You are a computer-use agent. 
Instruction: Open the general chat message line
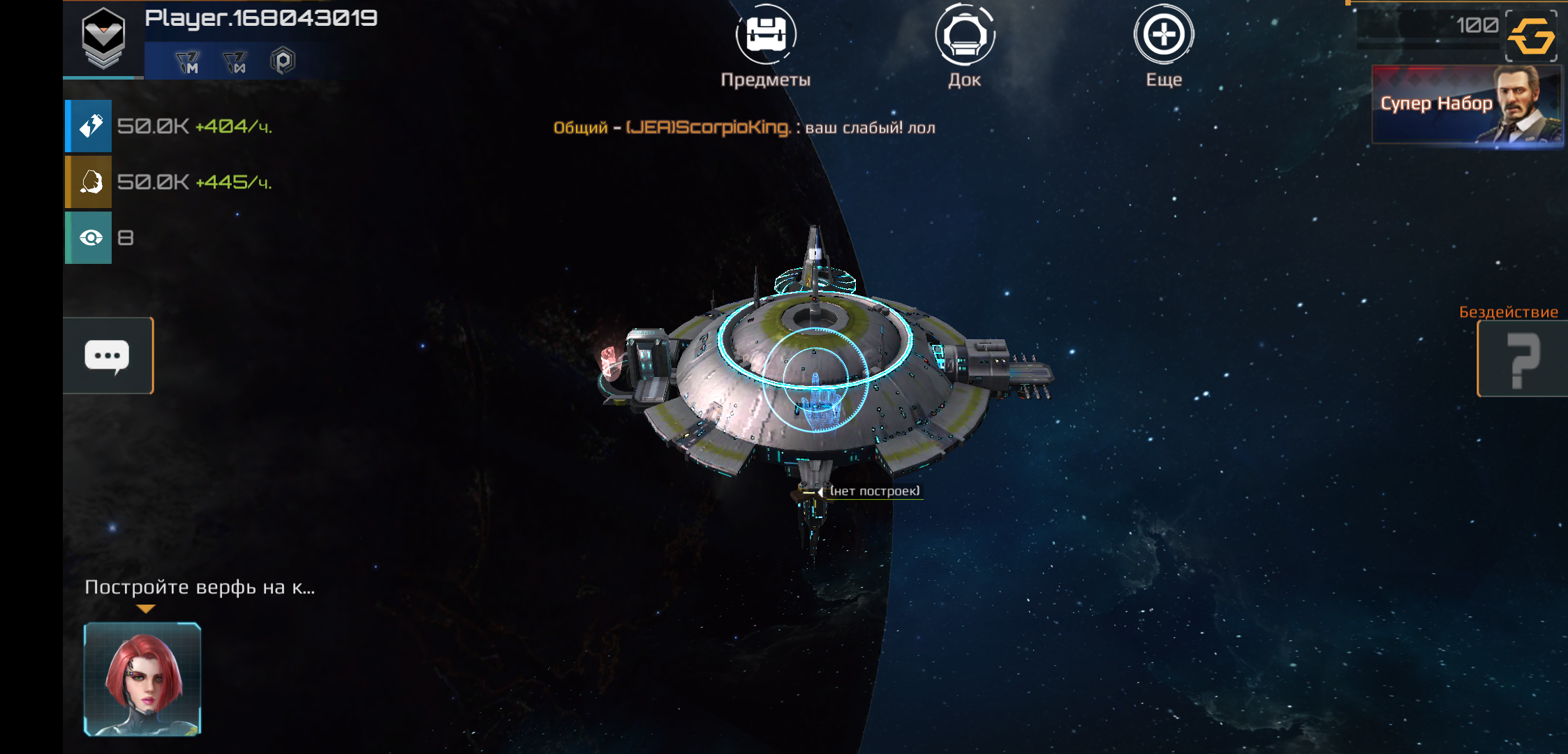tap(744, 128)
